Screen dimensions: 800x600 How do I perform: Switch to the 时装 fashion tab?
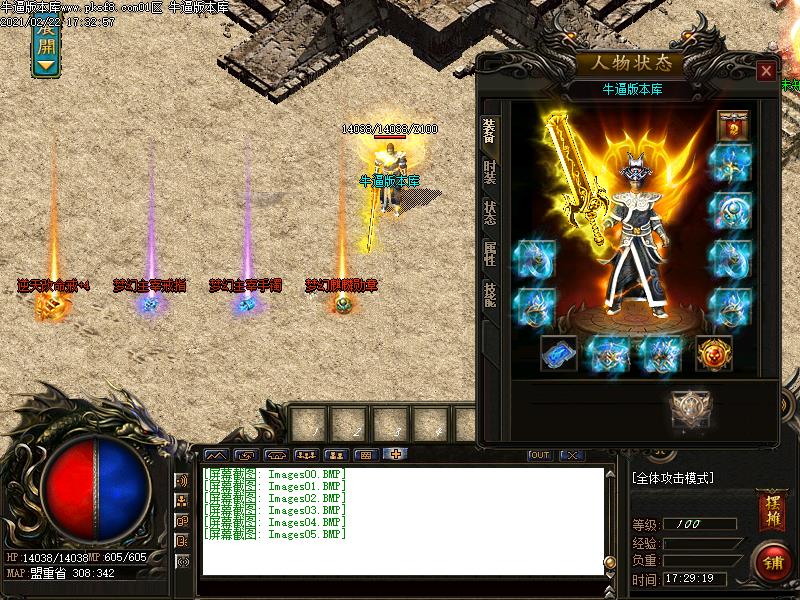[x=490, y=171]
